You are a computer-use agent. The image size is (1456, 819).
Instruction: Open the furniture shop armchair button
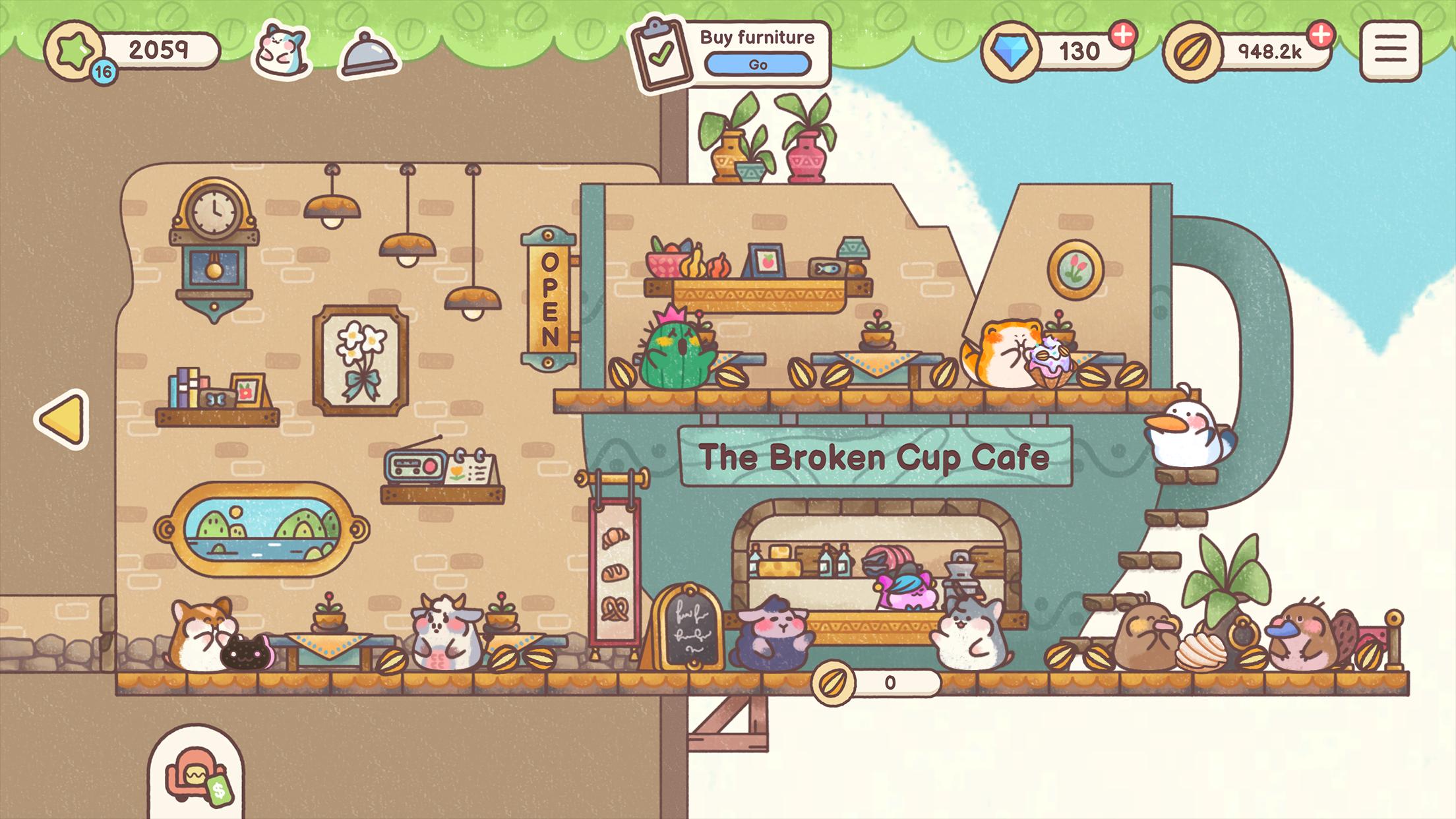[x=196, y=776]
